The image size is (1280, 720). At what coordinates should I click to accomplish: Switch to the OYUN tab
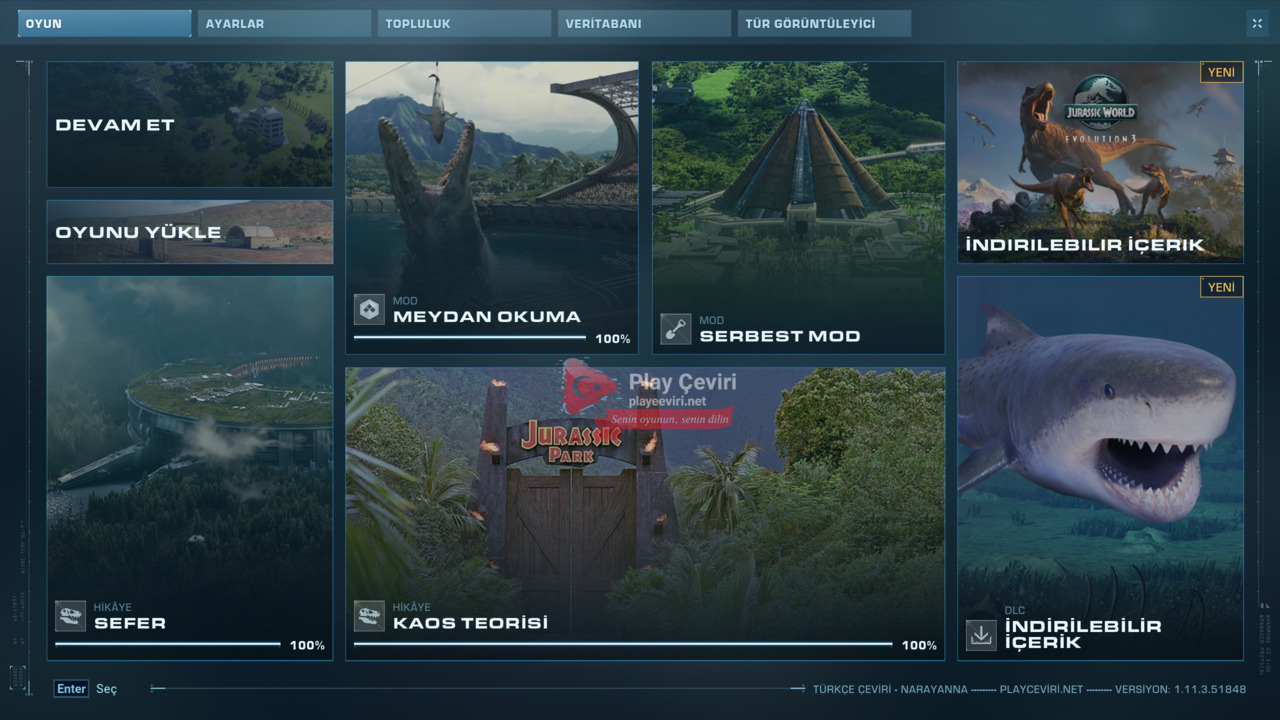pos(104,23)
